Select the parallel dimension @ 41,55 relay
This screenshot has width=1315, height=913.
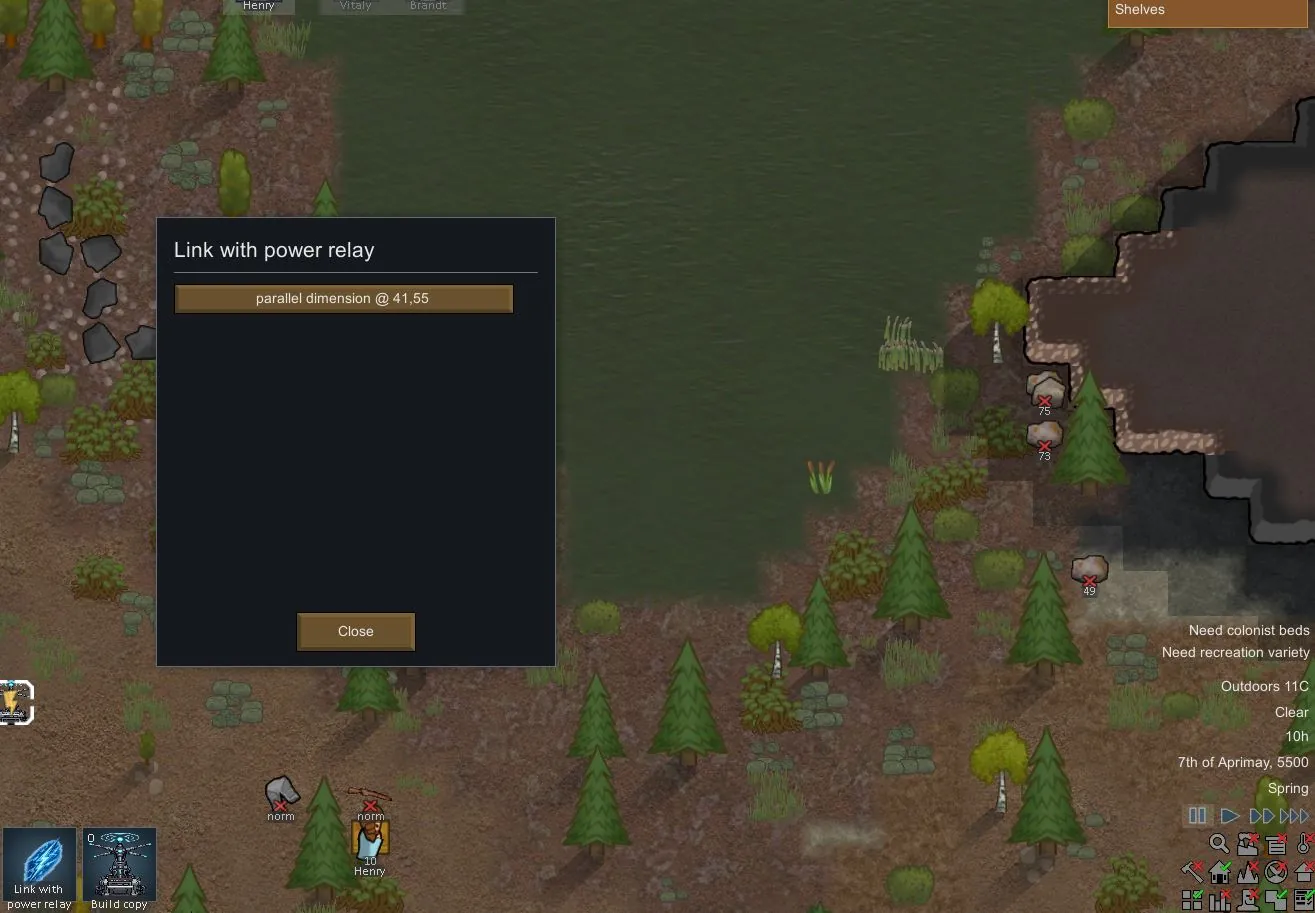343,299
